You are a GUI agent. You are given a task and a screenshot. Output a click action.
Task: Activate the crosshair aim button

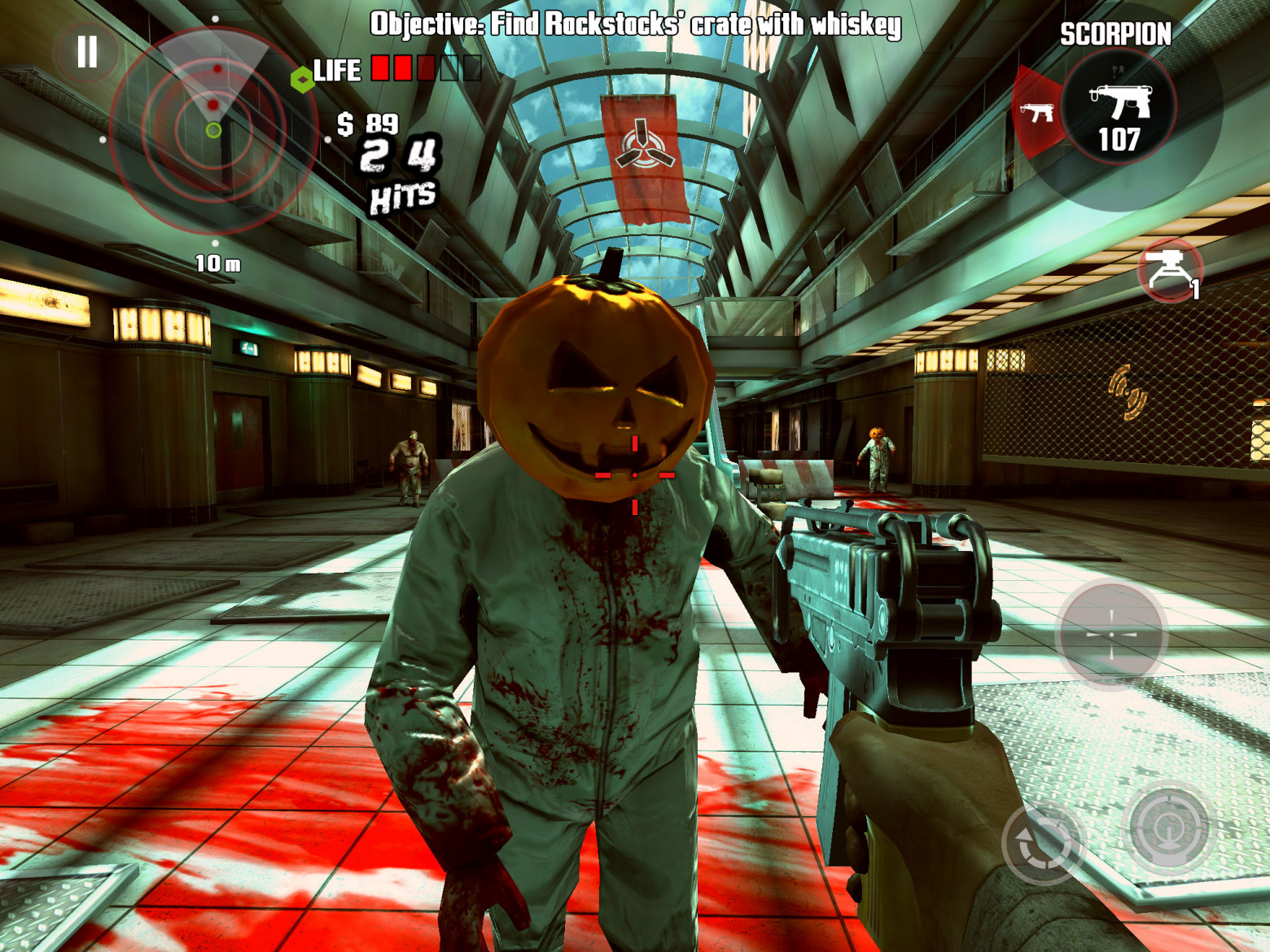point(1111,634)
